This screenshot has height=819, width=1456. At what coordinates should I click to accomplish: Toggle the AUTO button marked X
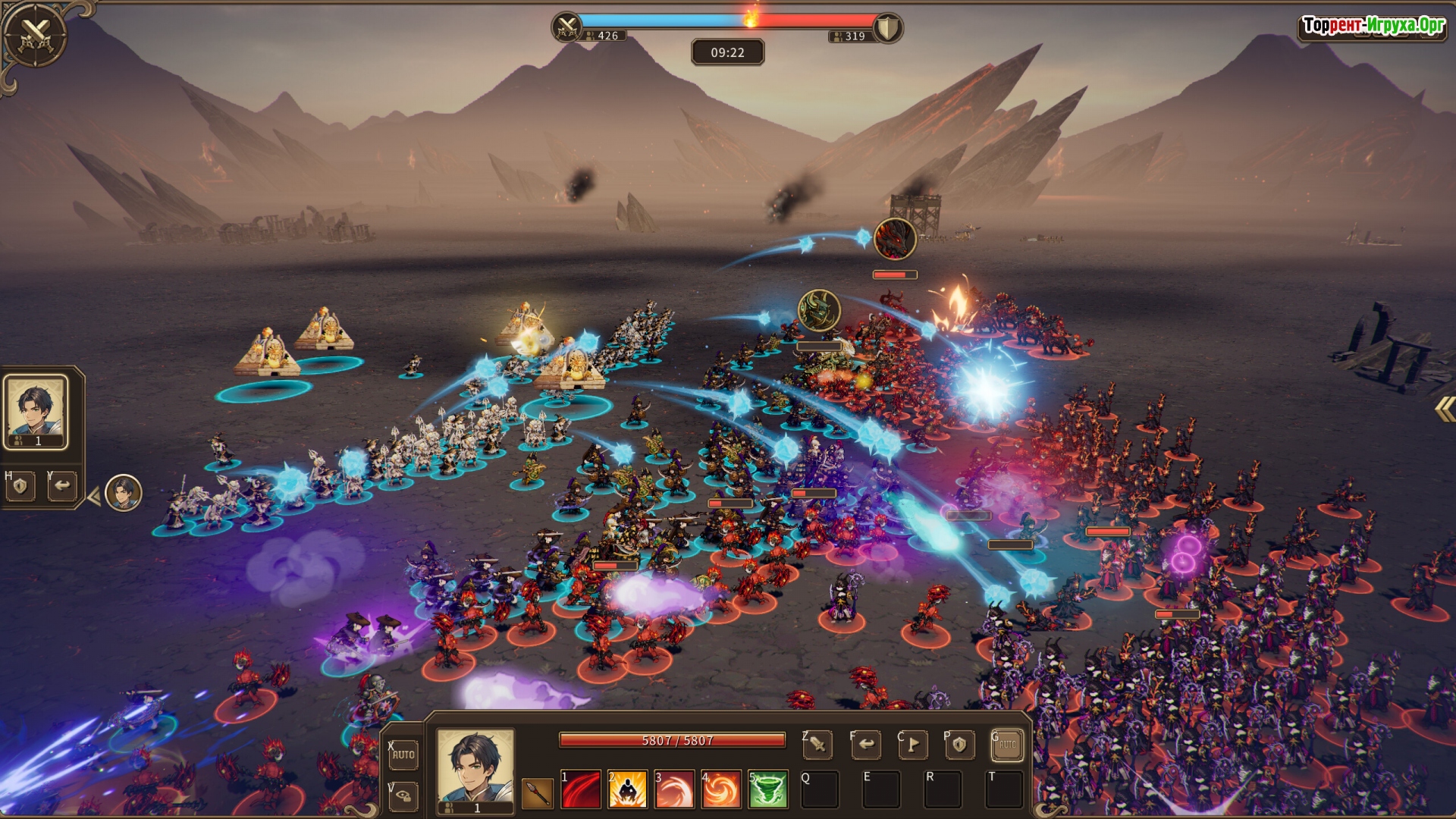point(403,755)
